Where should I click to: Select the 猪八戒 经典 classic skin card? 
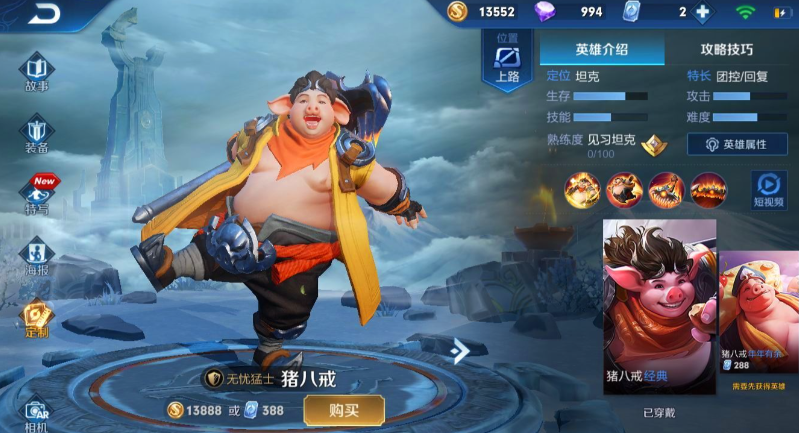tap(659, 306)
